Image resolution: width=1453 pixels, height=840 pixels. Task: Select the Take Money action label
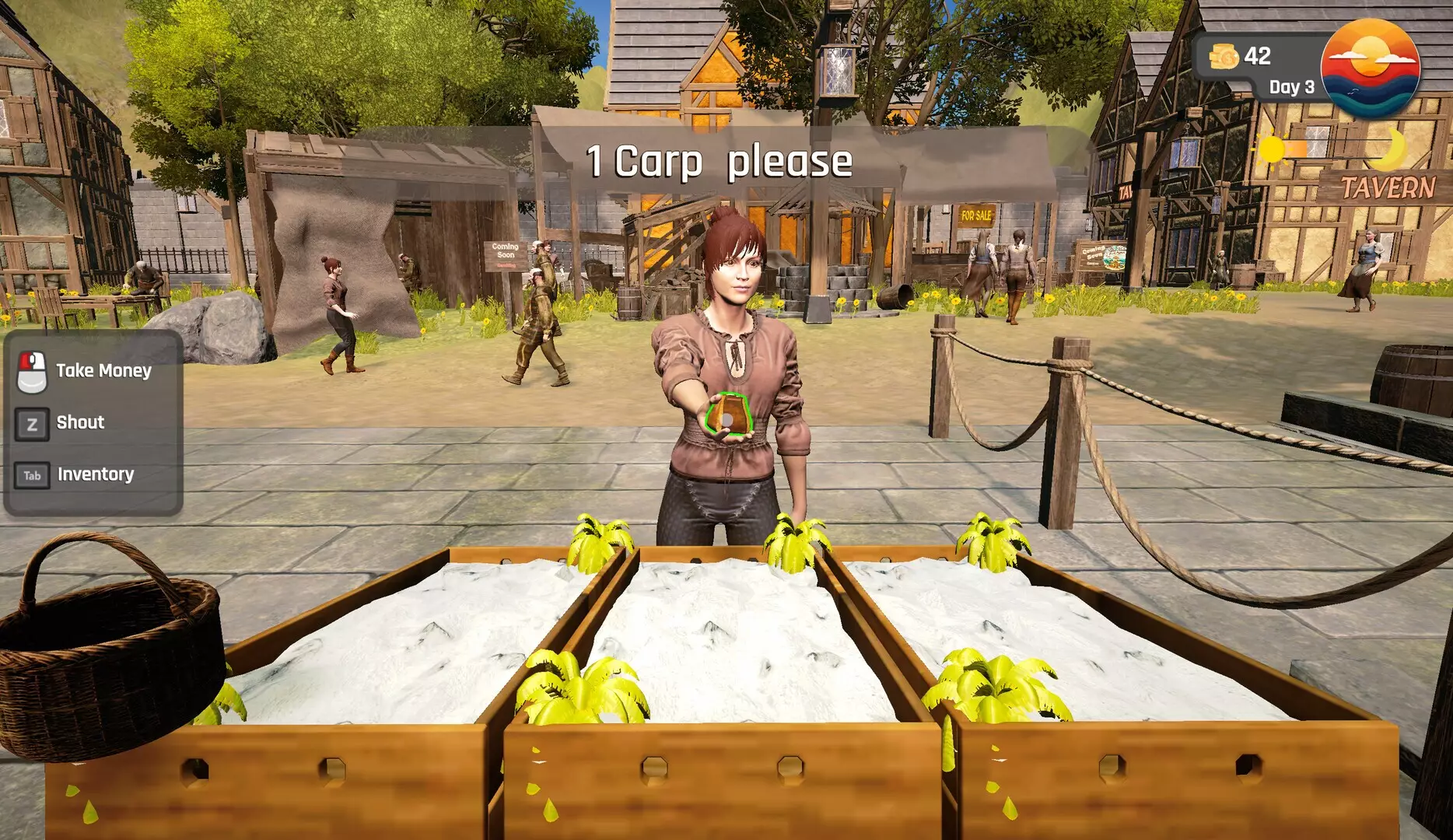(102, 370)
